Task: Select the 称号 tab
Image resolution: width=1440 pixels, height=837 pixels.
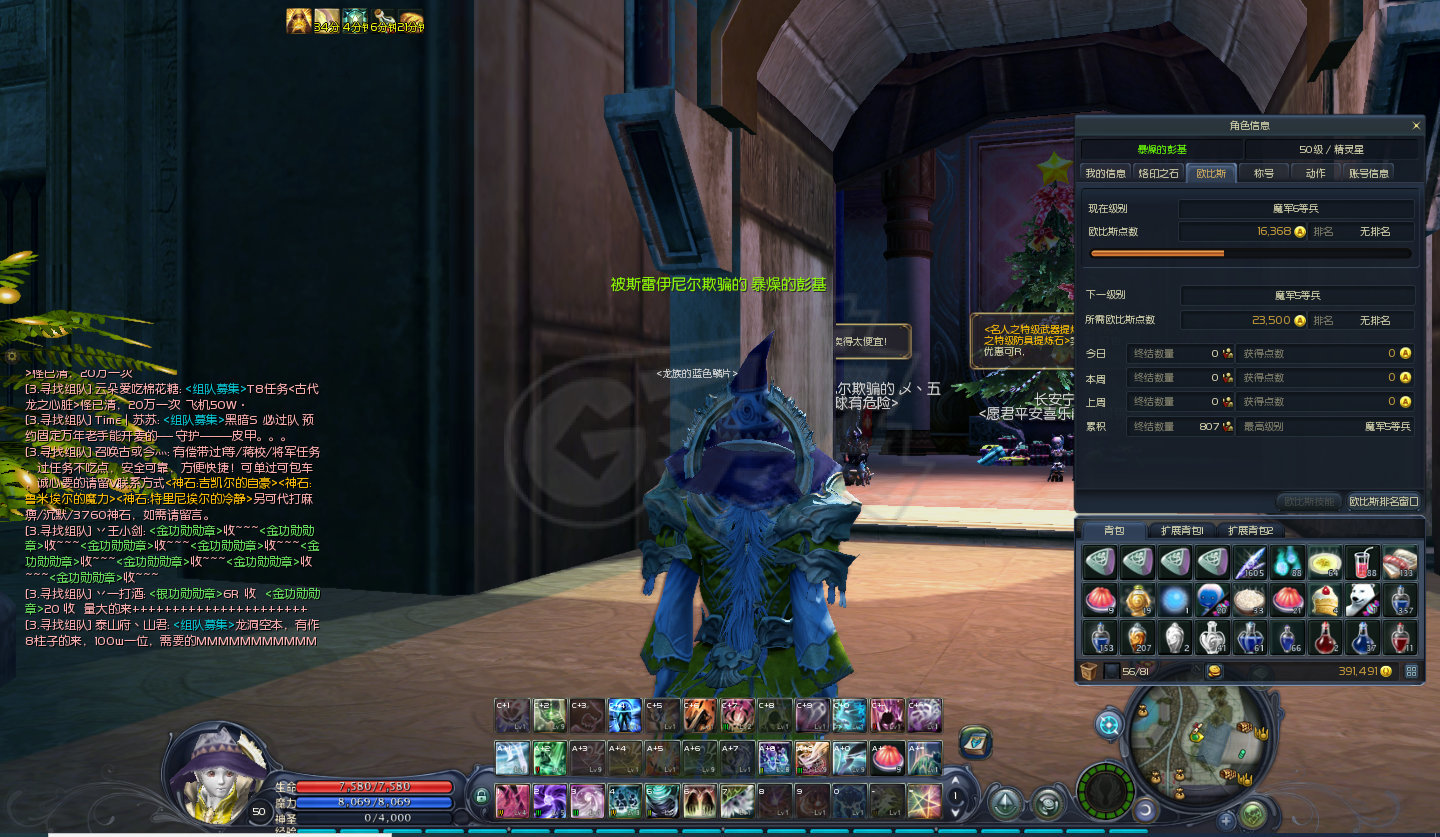Action: [1264, 173]
